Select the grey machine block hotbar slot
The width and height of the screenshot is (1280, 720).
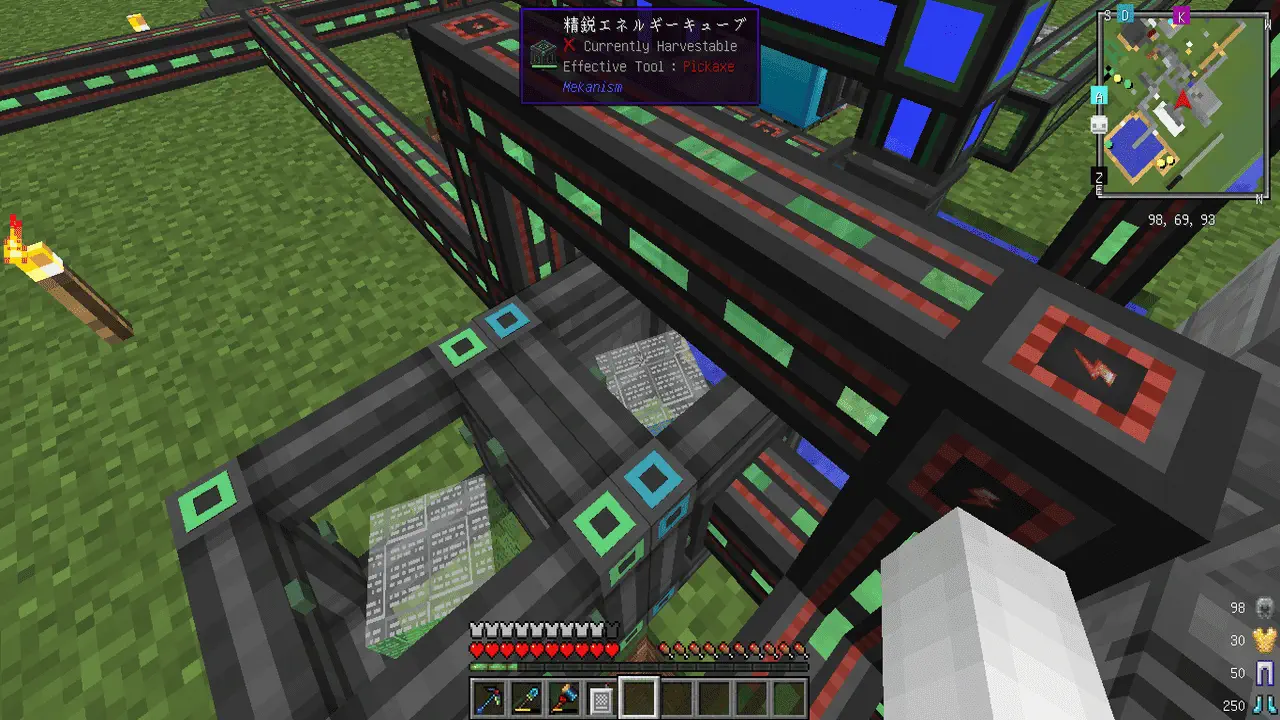601,697
